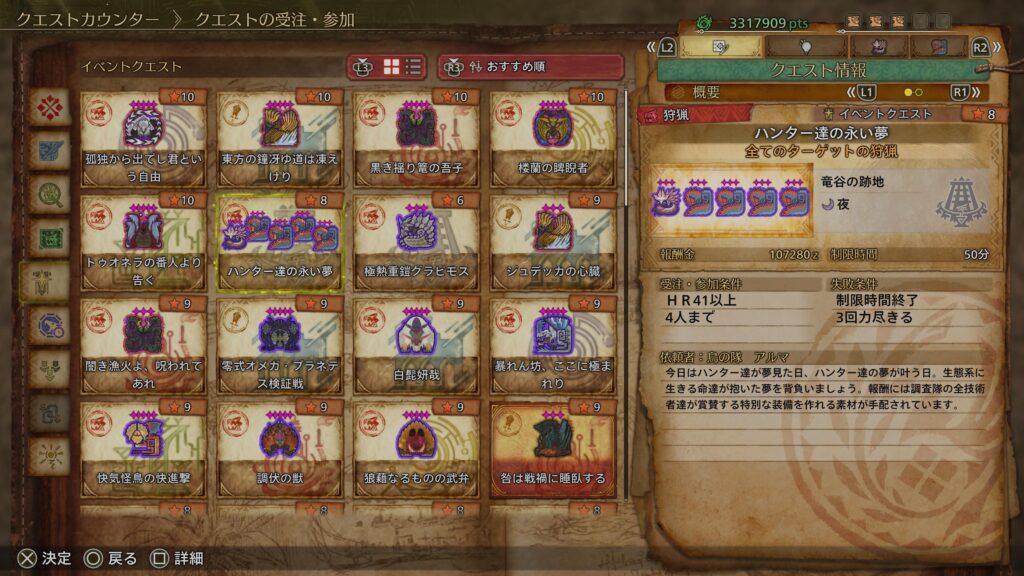Screen dimensions: 1024x576
Task: Open the lightbulb tab in quest info
Action: click(x=806, y=47)
